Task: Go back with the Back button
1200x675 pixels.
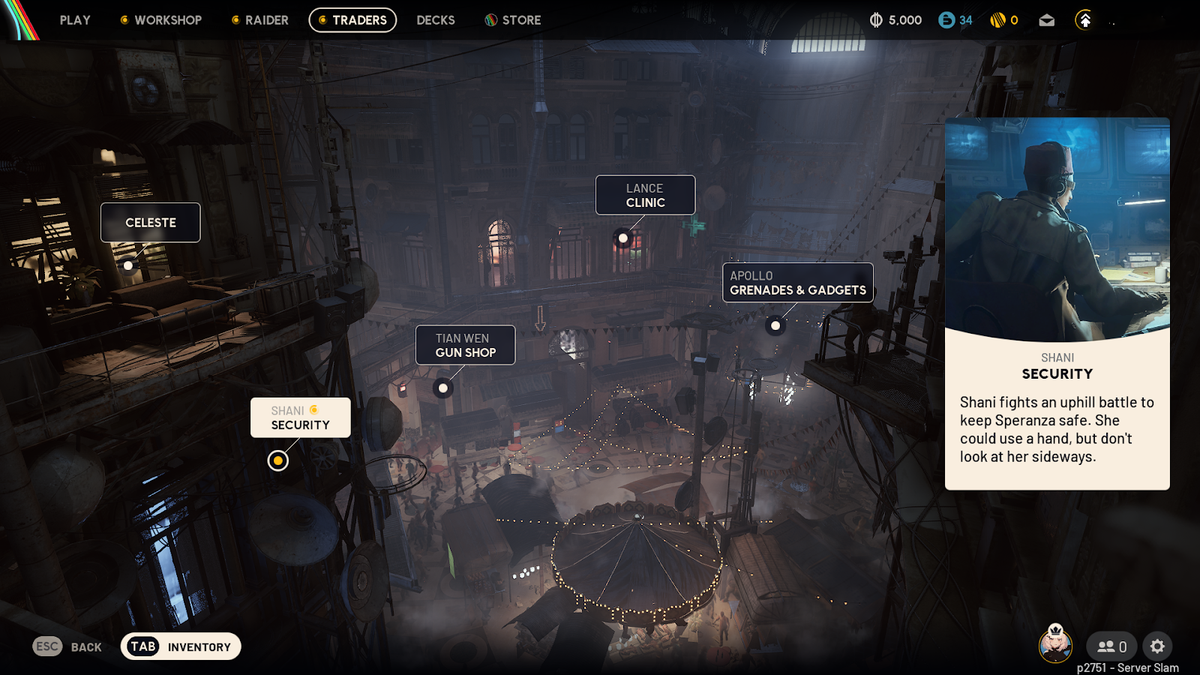Action: click(68, 647)
